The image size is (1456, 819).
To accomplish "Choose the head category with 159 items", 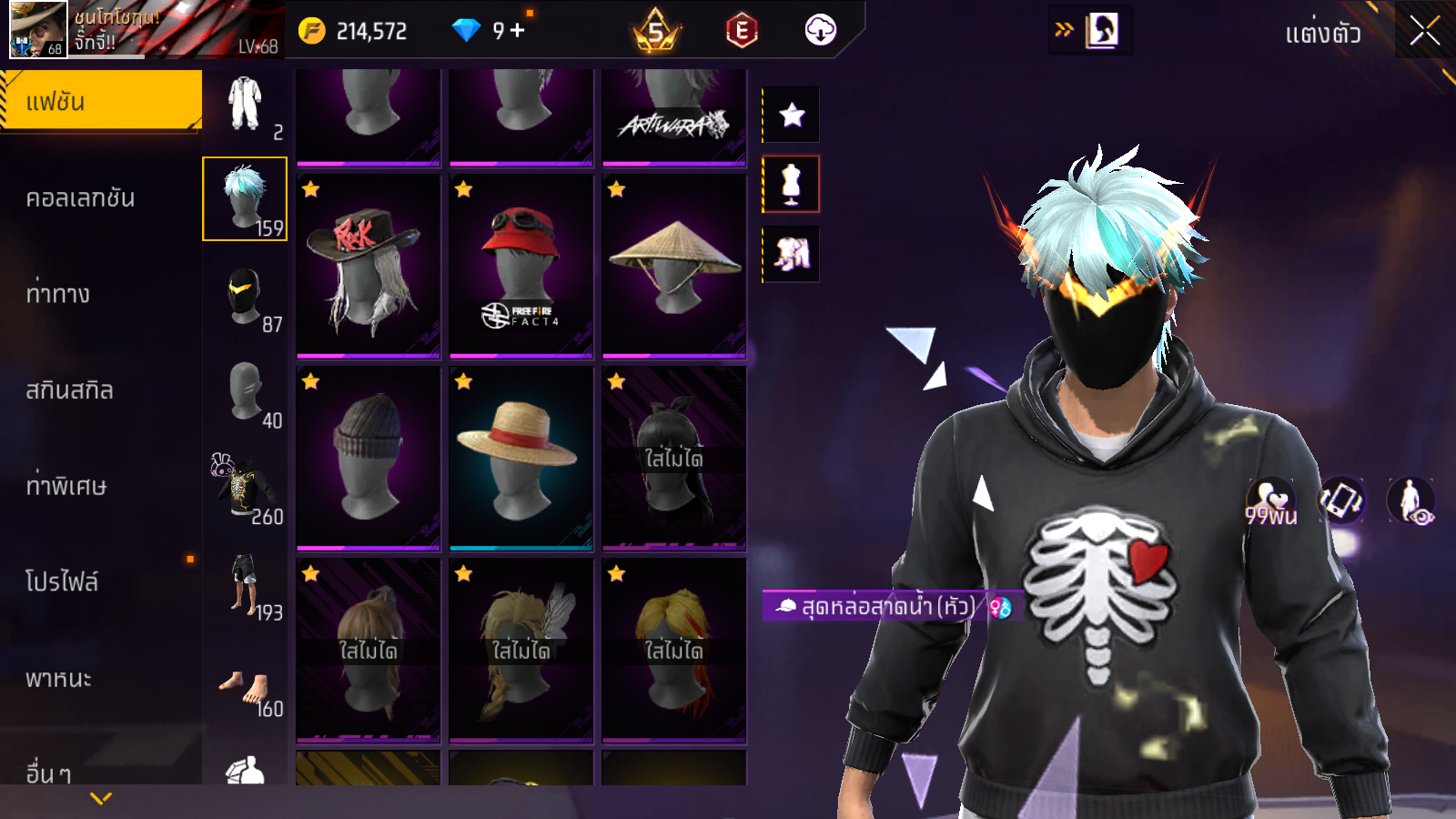I will 245,198.
